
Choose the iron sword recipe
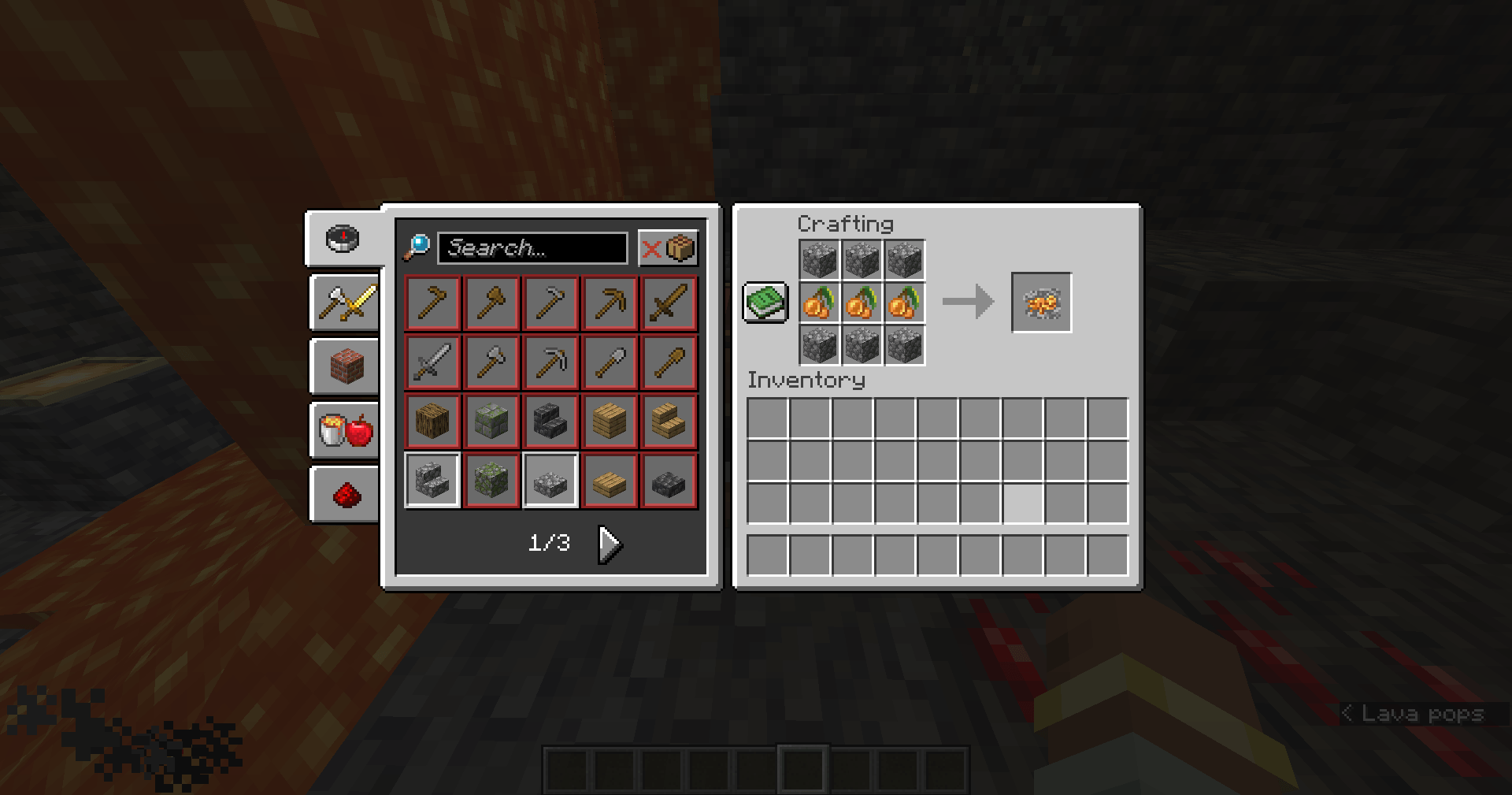click(432, 362)
